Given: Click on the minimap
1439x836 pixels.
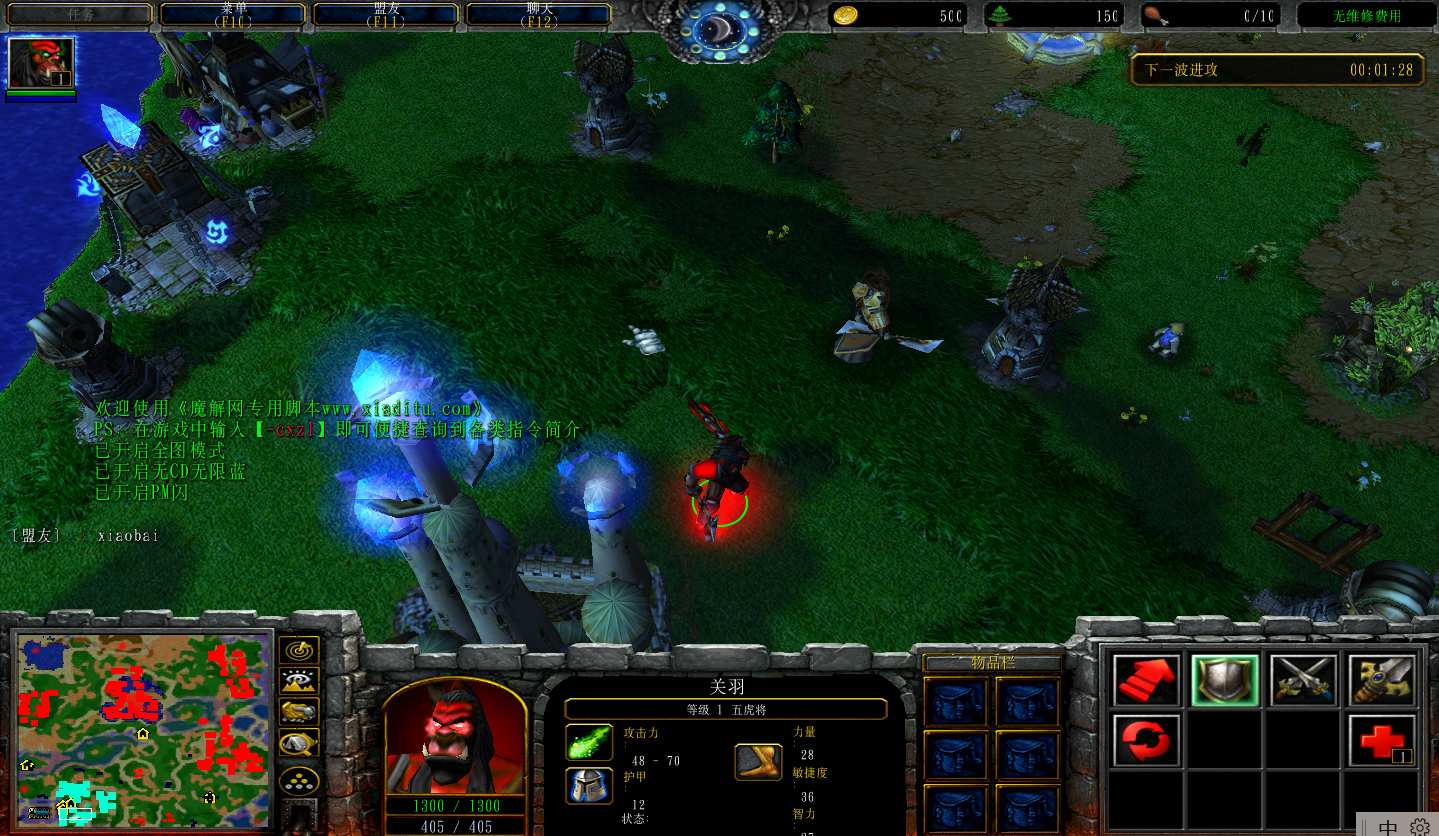Looking at the screenshot, I should pos(142,728).
